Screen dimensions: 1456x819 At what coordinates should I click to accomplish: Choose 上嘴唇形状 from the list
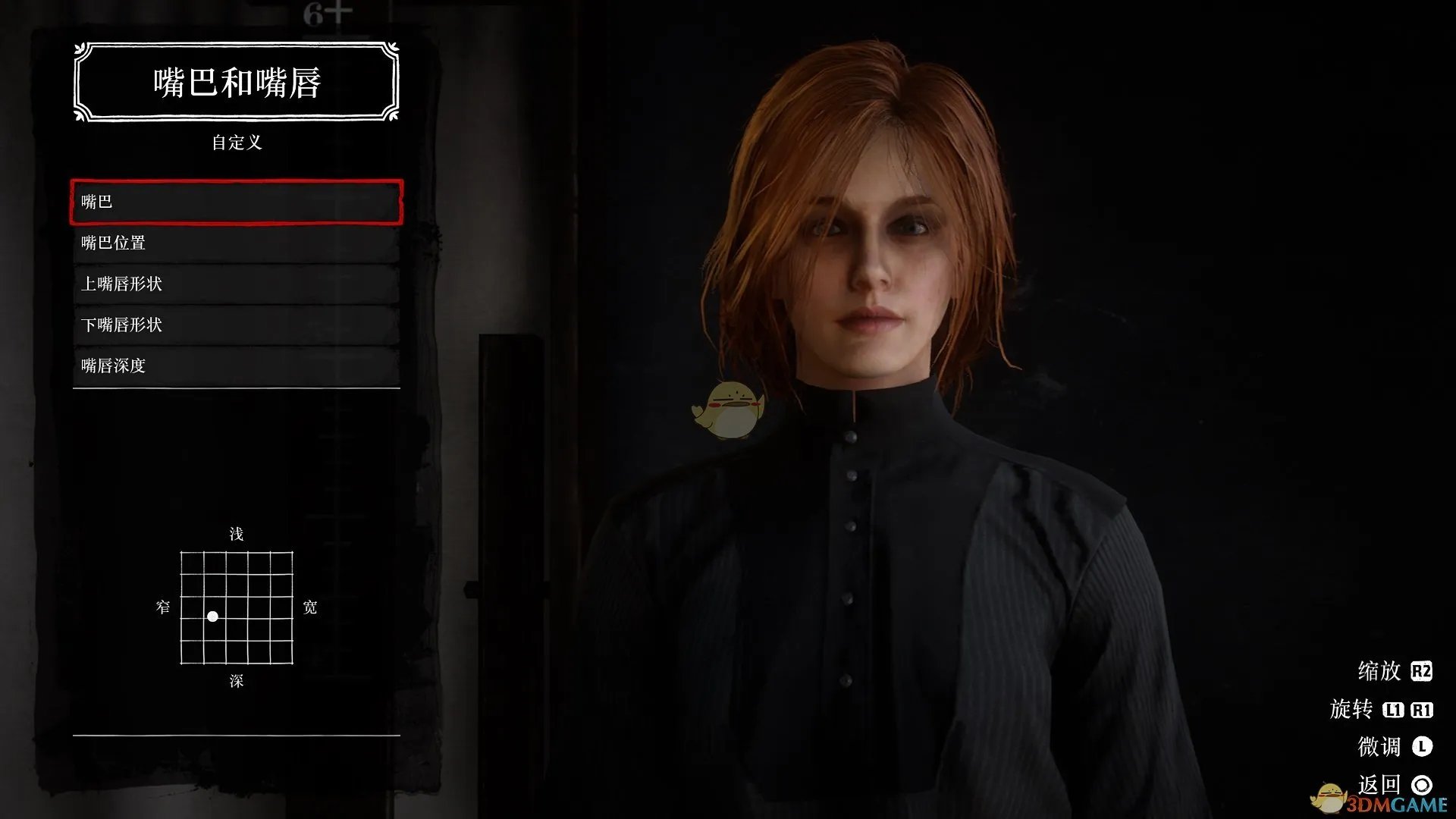click(236, 284)
